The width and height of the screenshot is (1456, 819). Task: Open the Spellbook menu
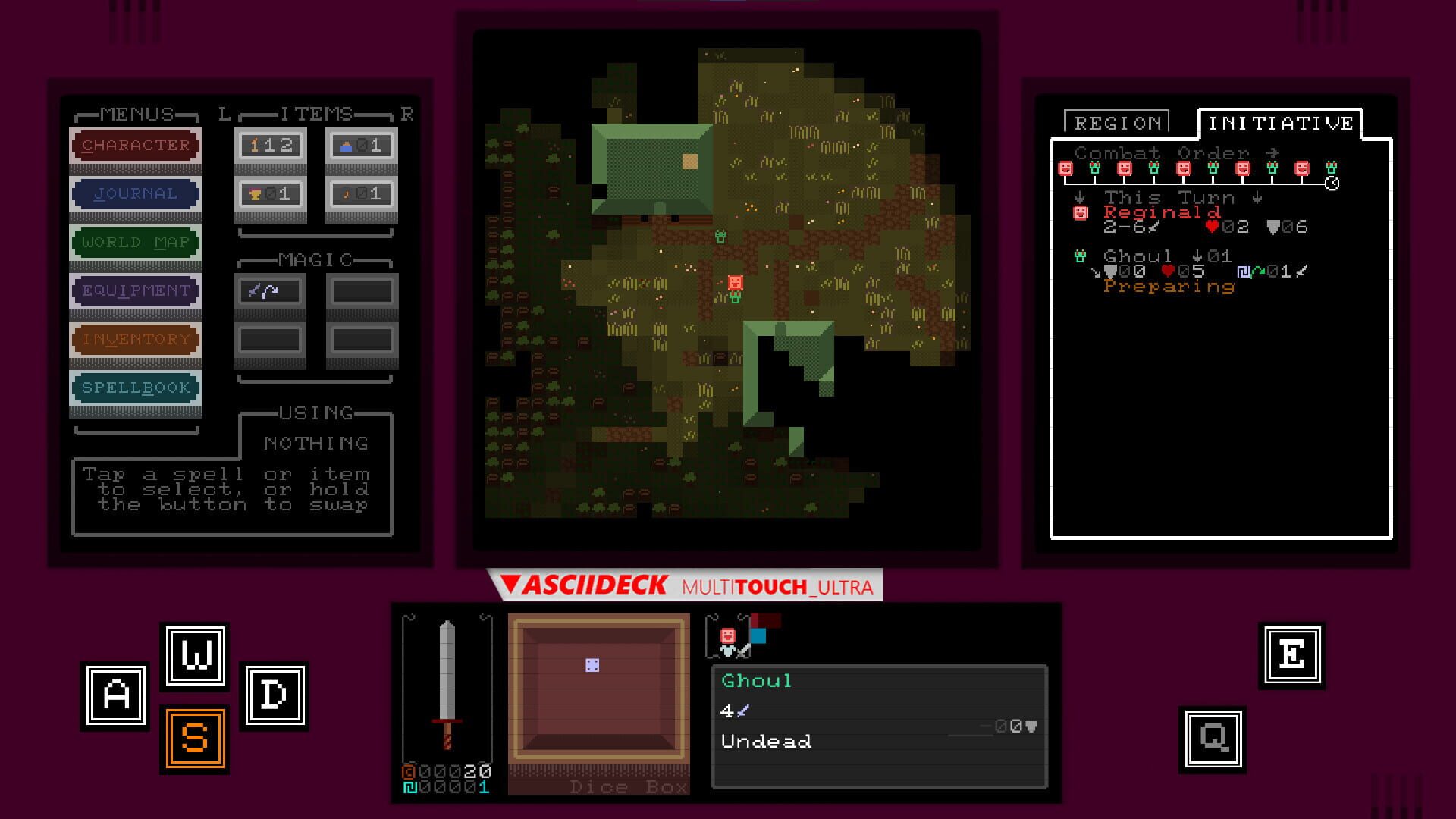135,388
